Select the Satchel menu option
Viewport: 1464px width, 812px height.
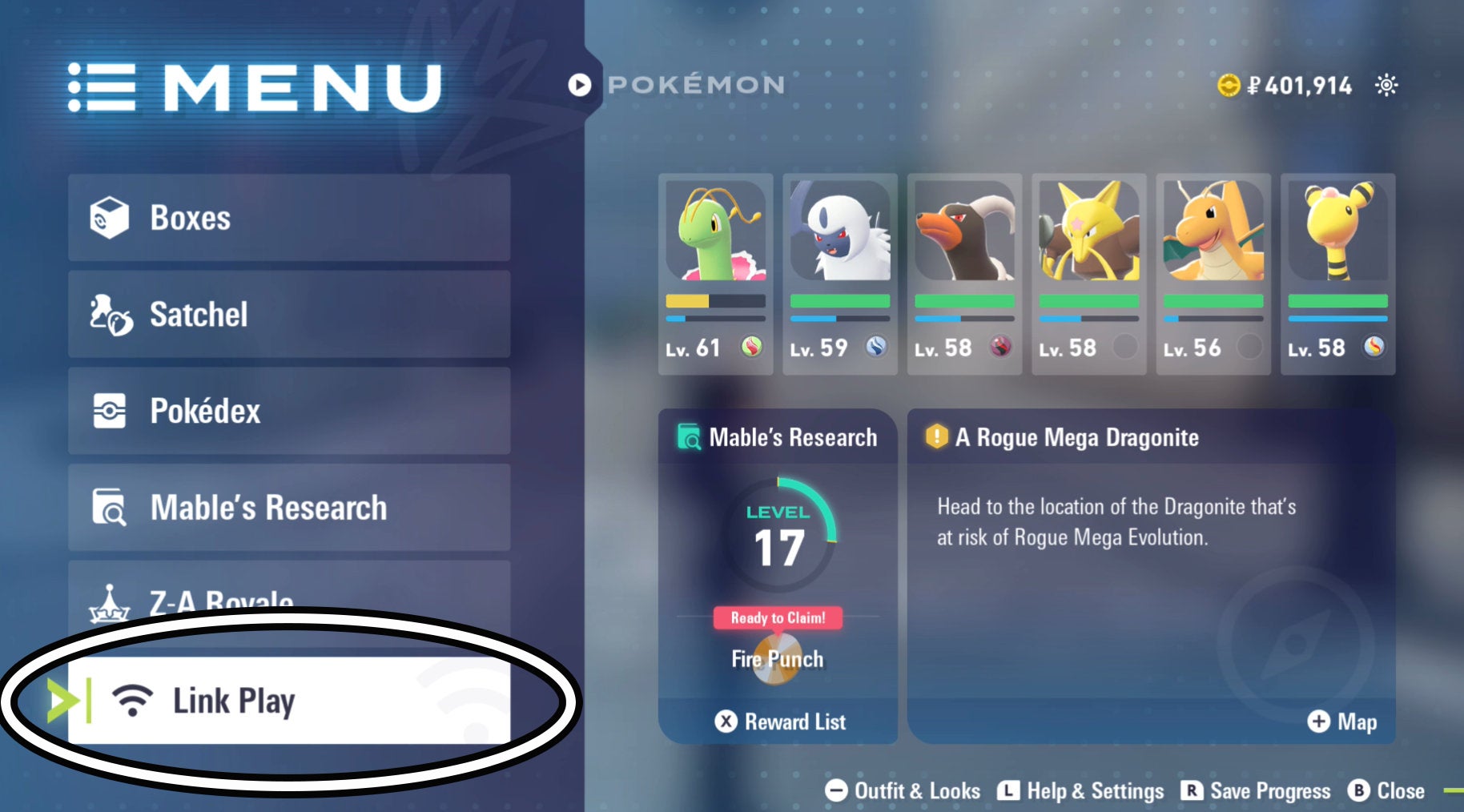coord(288,314)
